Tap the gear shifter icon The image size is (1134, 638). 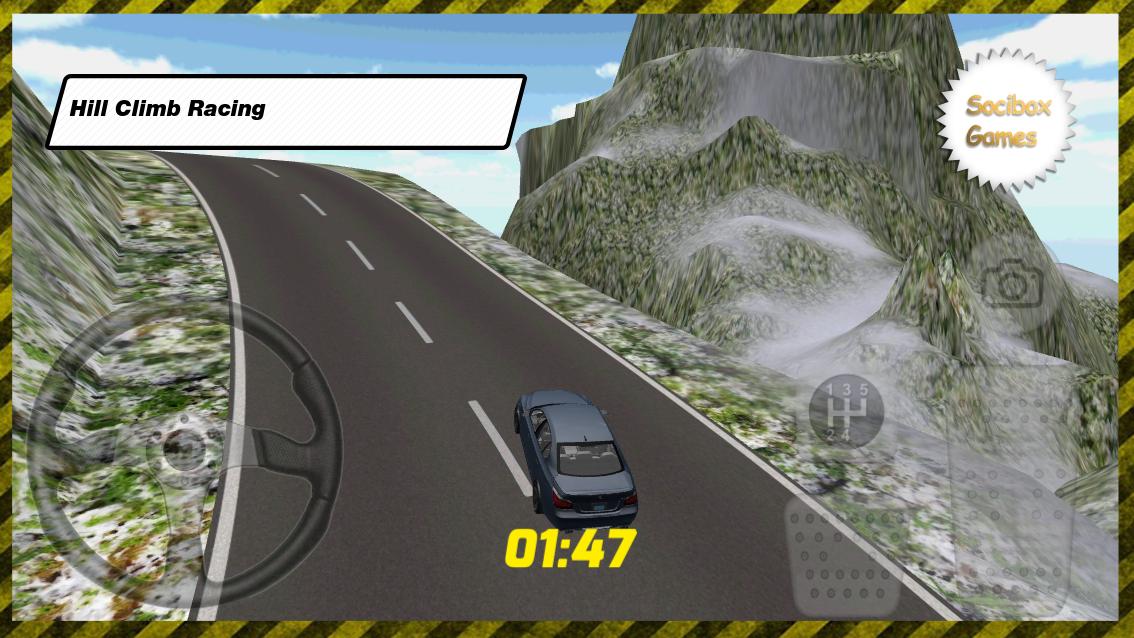(x=845, y=410)
